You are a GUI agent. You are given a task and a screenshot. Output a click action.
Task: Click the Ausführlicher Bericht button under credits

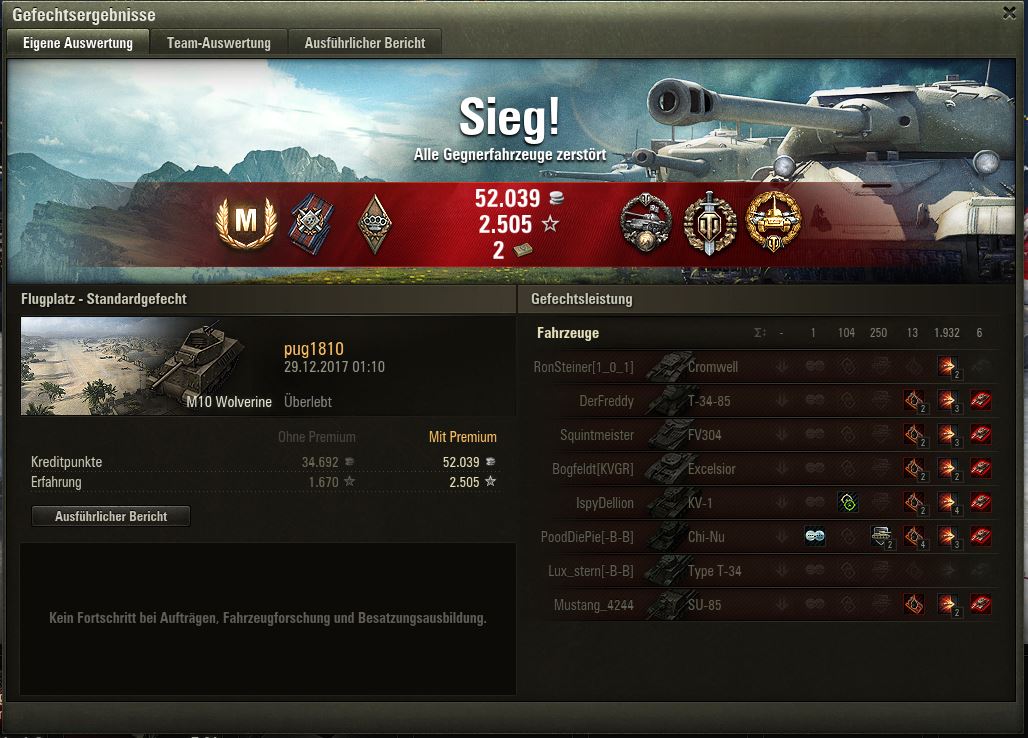click(111, 517)
